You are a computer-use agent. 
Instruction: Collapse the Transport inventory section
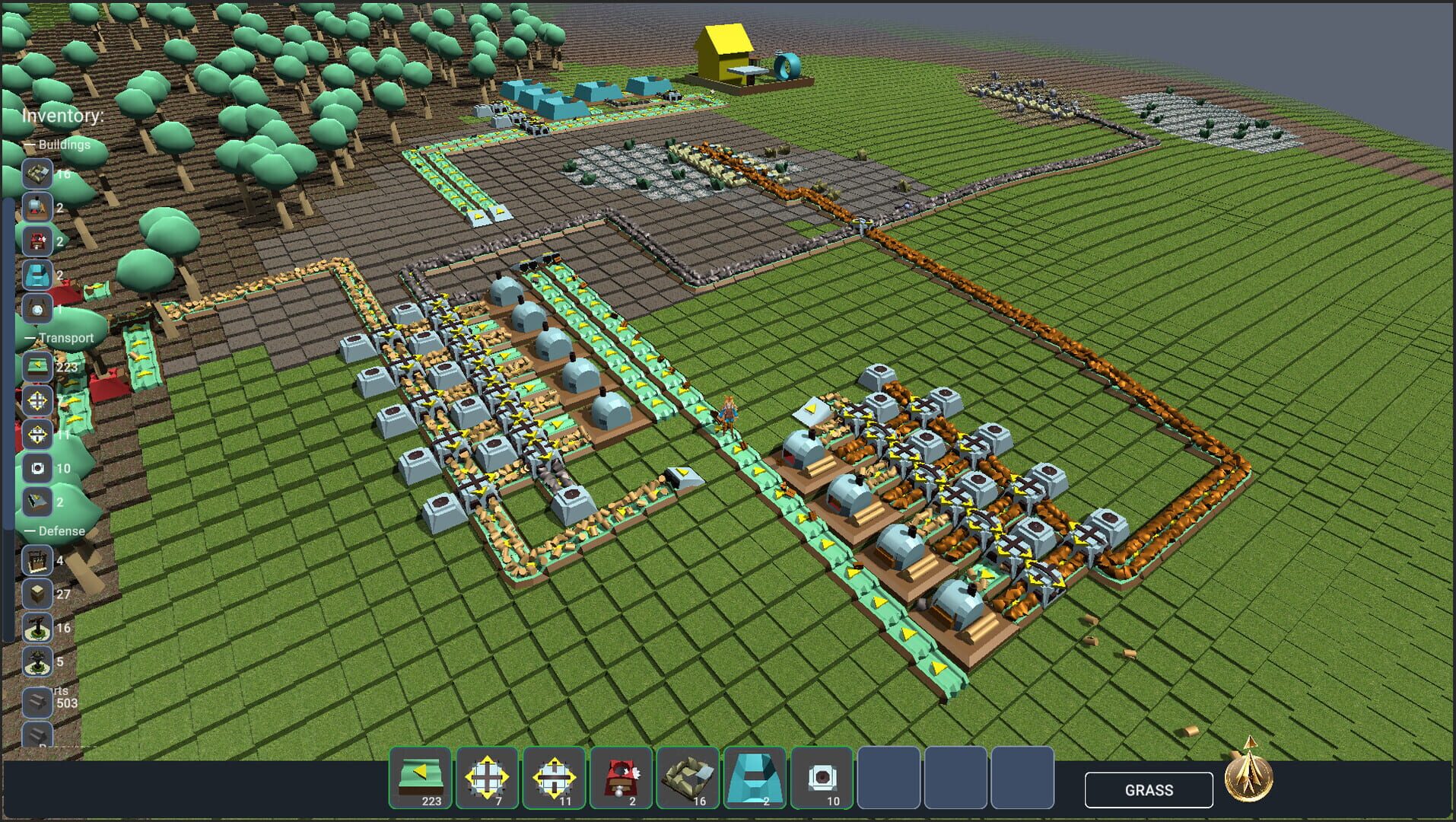click(x=28, y=337)
